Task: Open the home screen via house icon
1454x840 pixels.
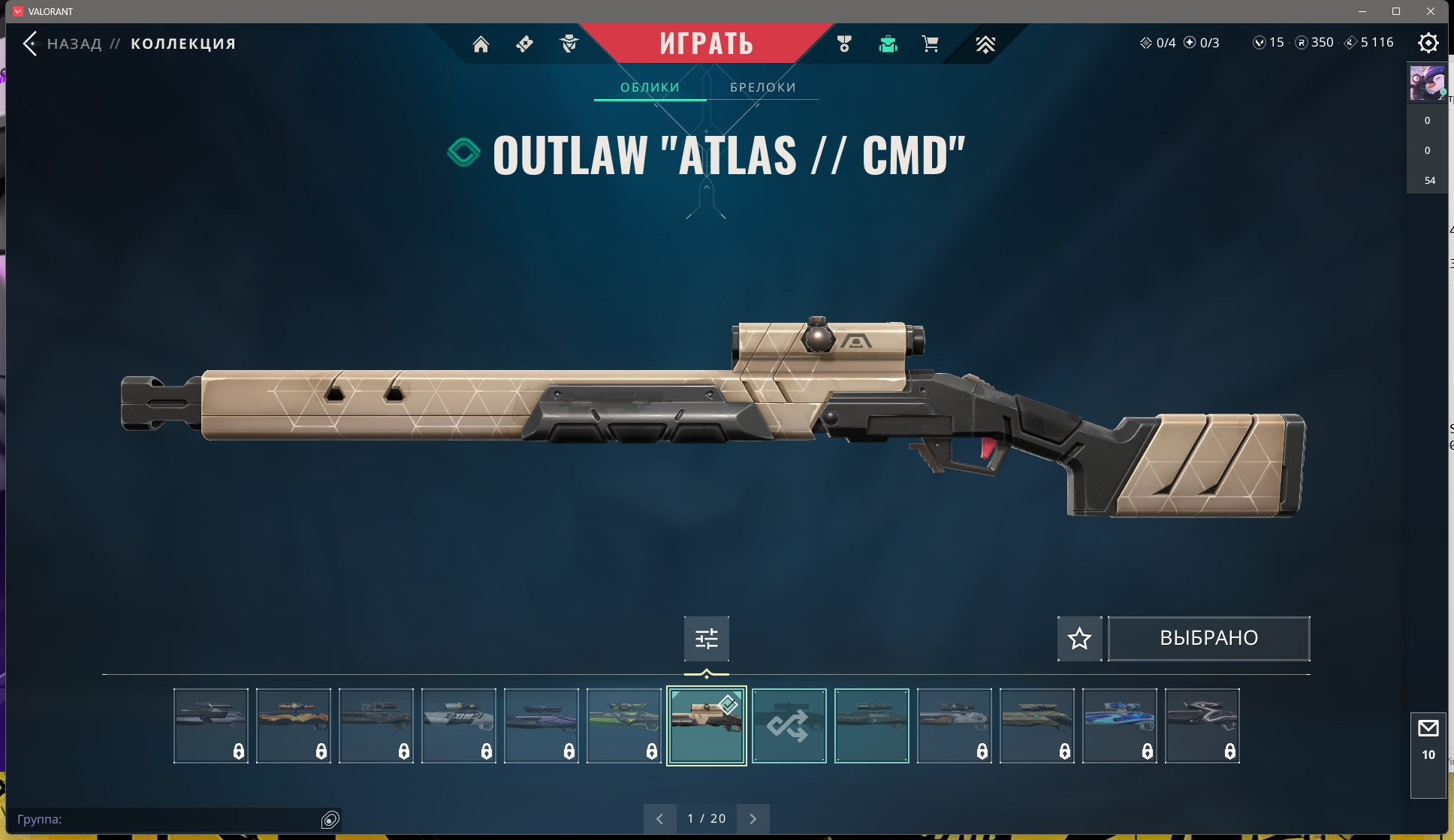Action: click(481, 44)
